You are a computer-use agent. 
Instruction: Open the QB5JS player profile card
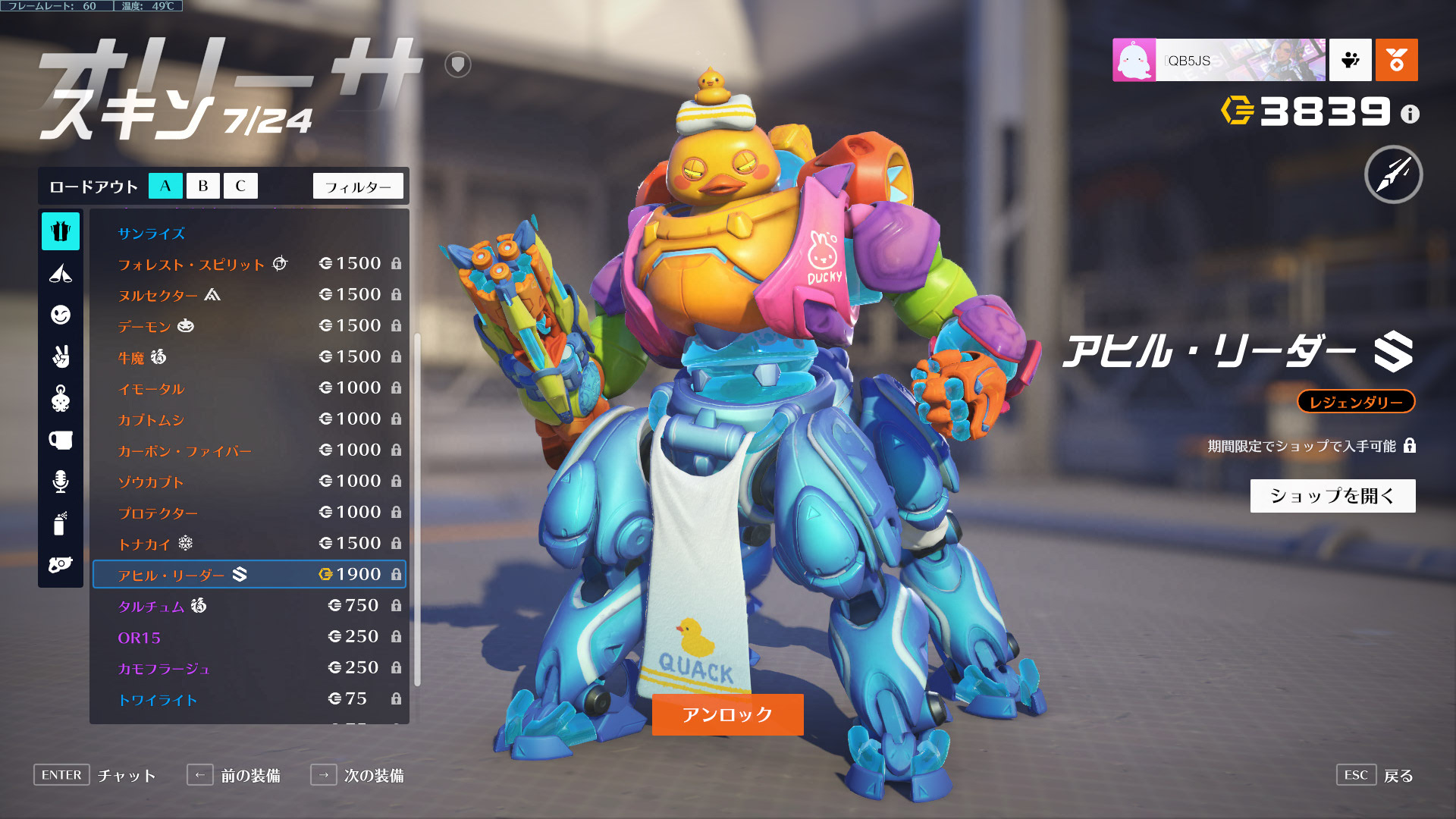pos(1219,60)
